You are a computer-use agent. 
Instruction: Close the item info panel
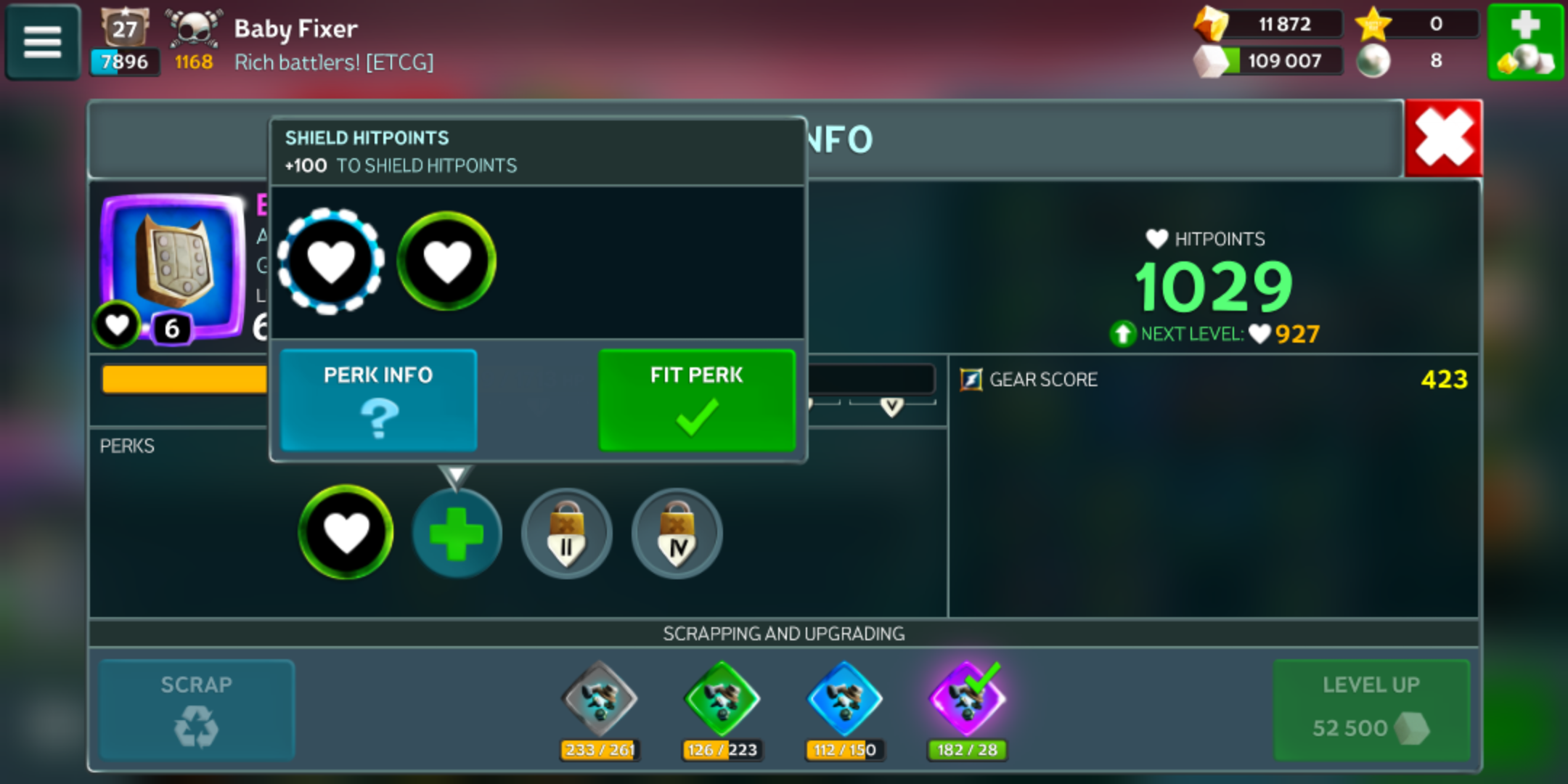tap(1443, 138)
